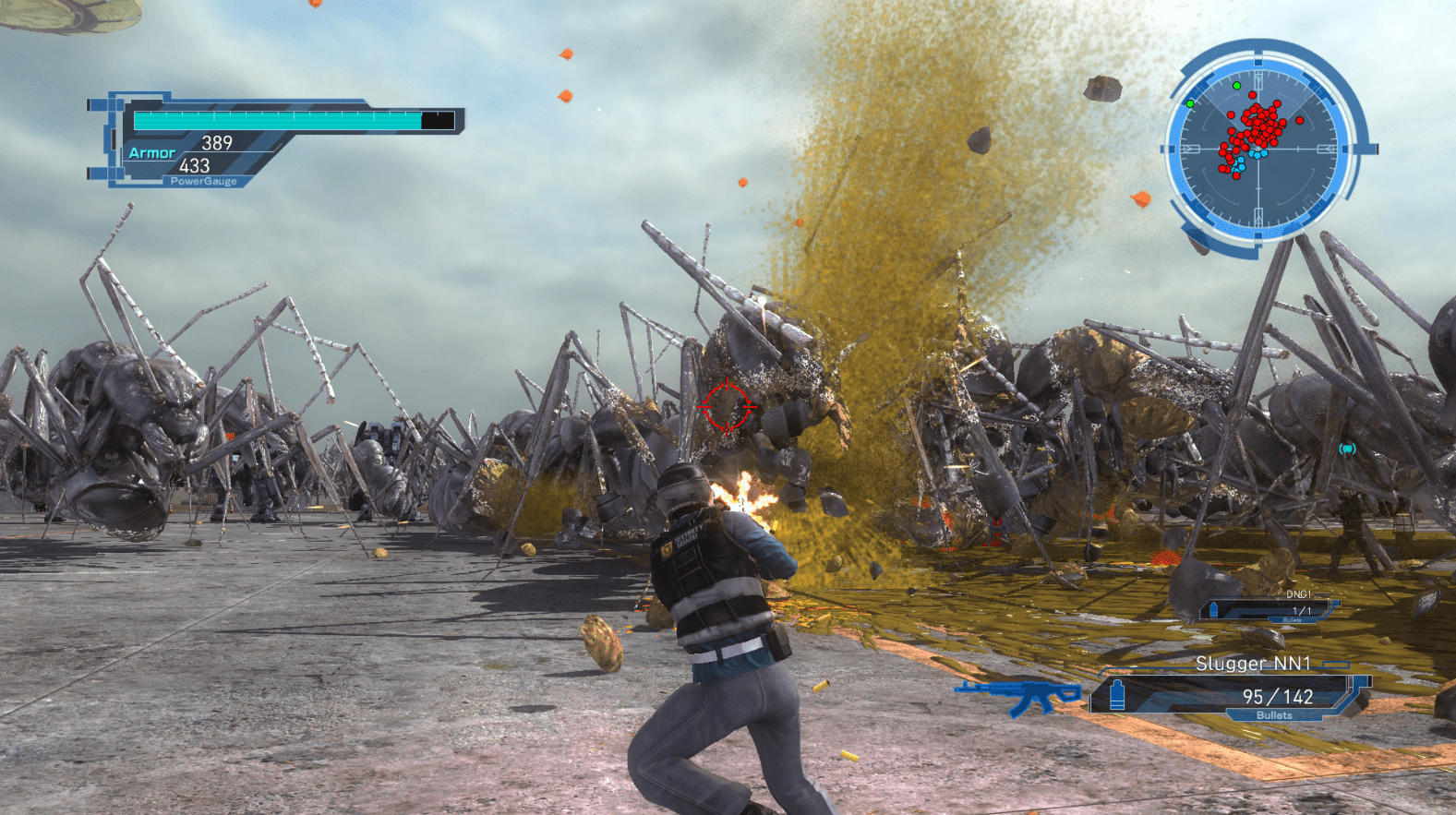Click the ammo canister icon in Slugger gauge

point(1118,696)
